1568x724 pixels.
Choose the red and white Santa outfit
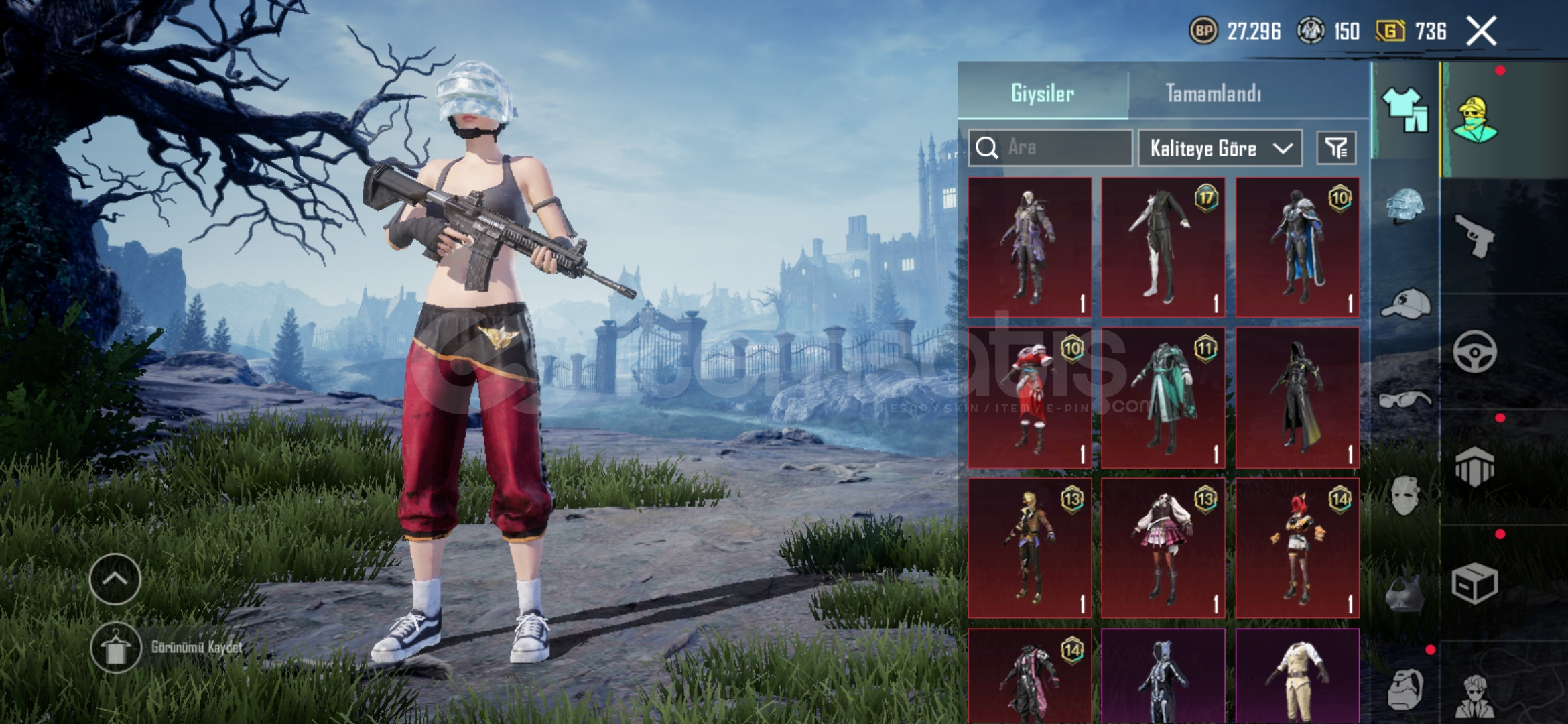(1030, 398)
